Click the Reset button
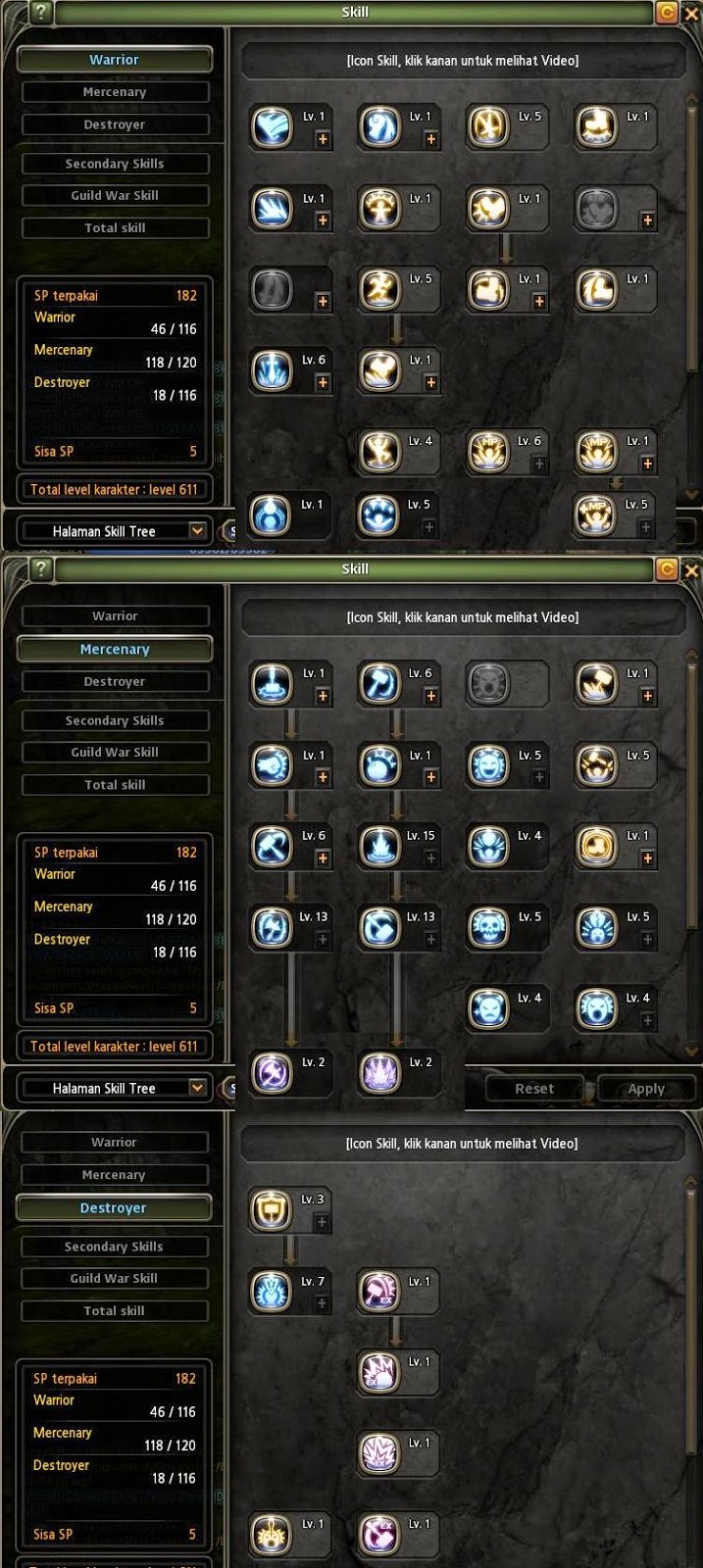Viewport: 703px width, 1568px height. click(x=534, y=1089)
